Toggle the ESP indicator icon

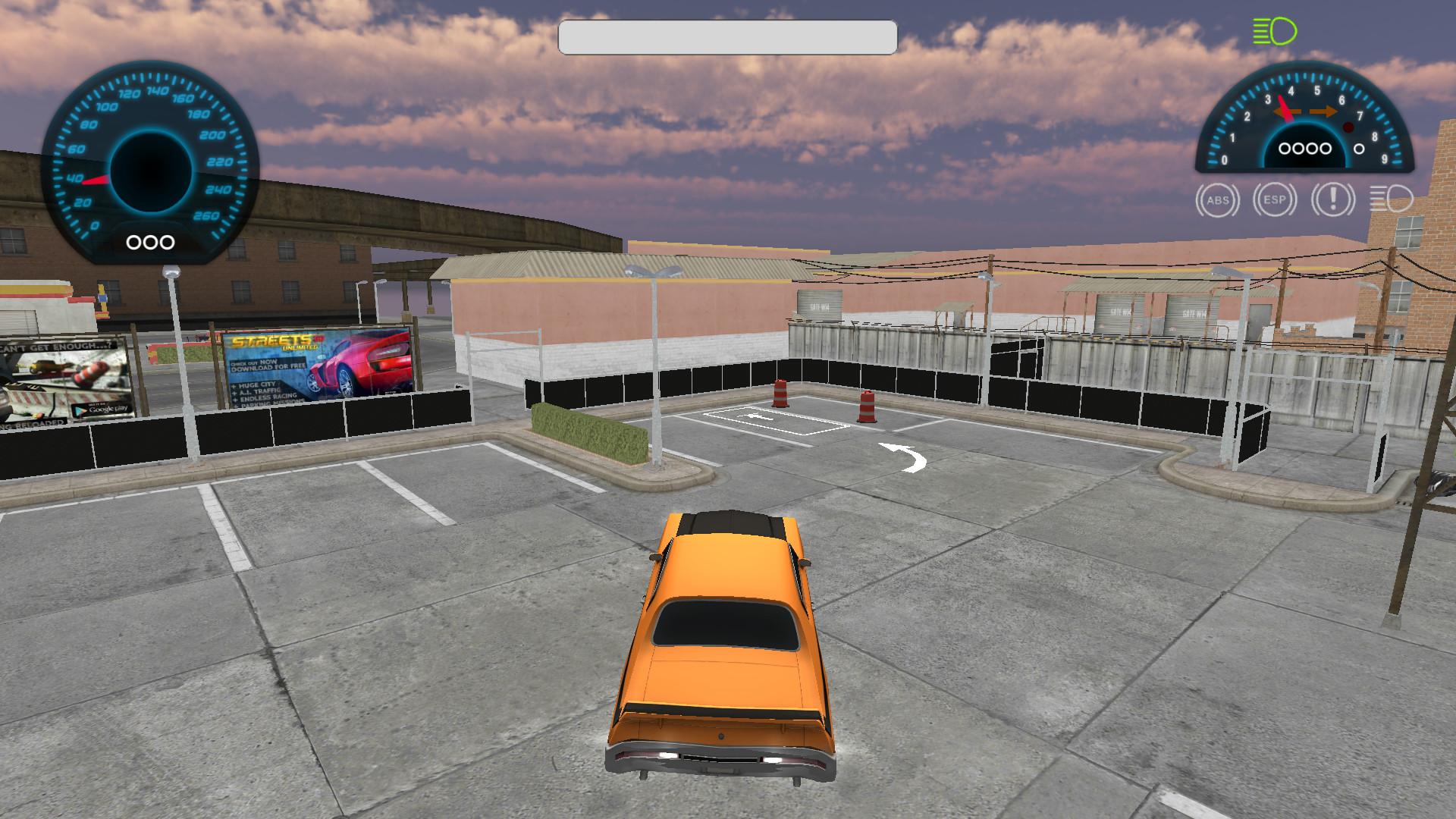pyautogui.click(x=1275, y=200)
